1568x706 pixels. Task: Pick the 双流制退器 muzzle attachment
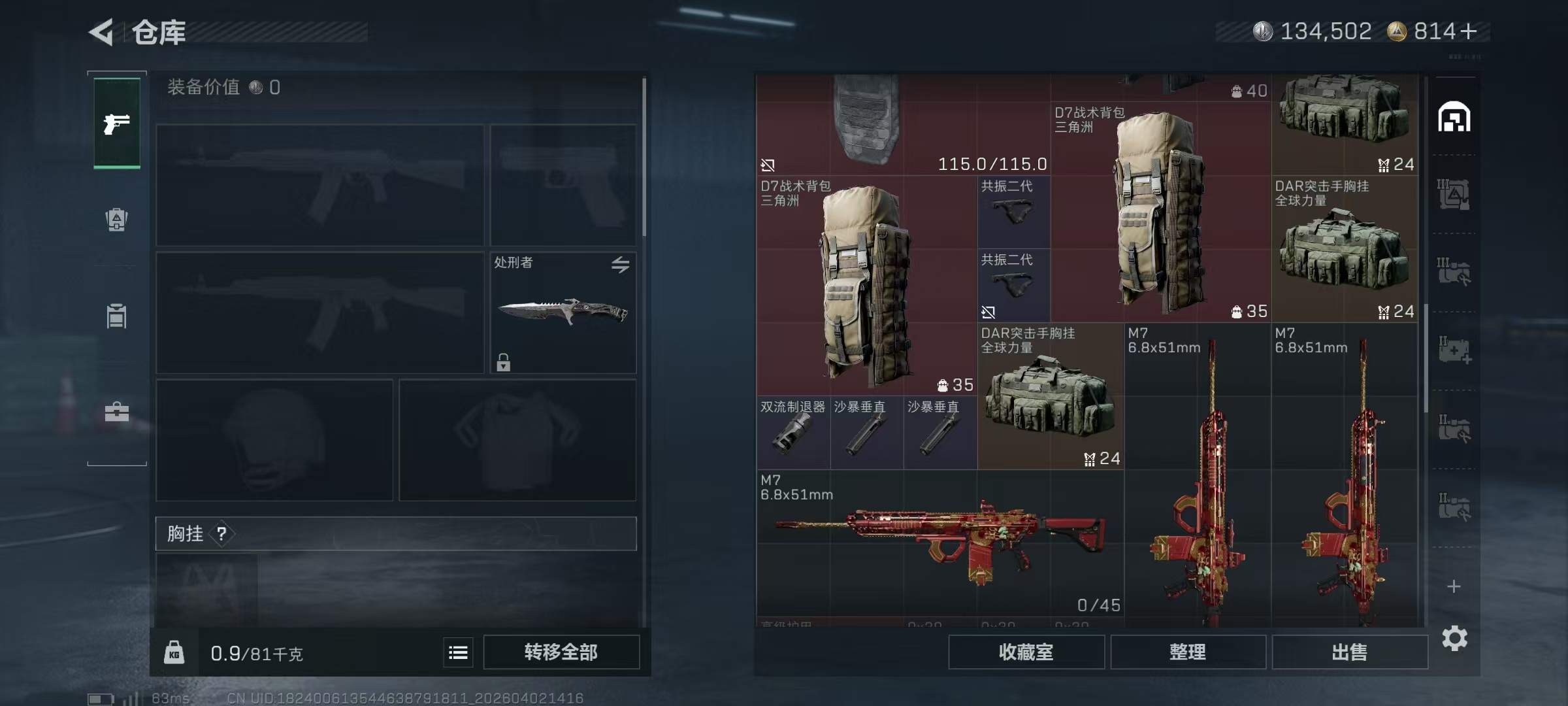793,433
